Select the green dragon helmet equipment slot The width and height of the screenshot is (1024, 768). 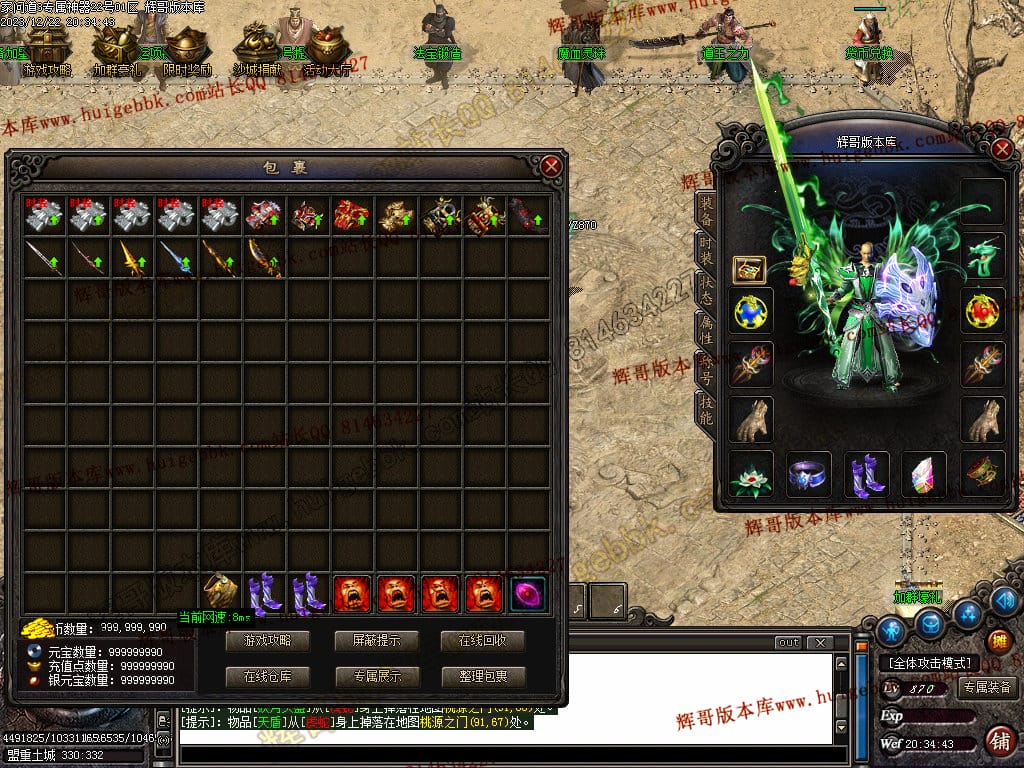pyautogui.click(x=983, y=255)
